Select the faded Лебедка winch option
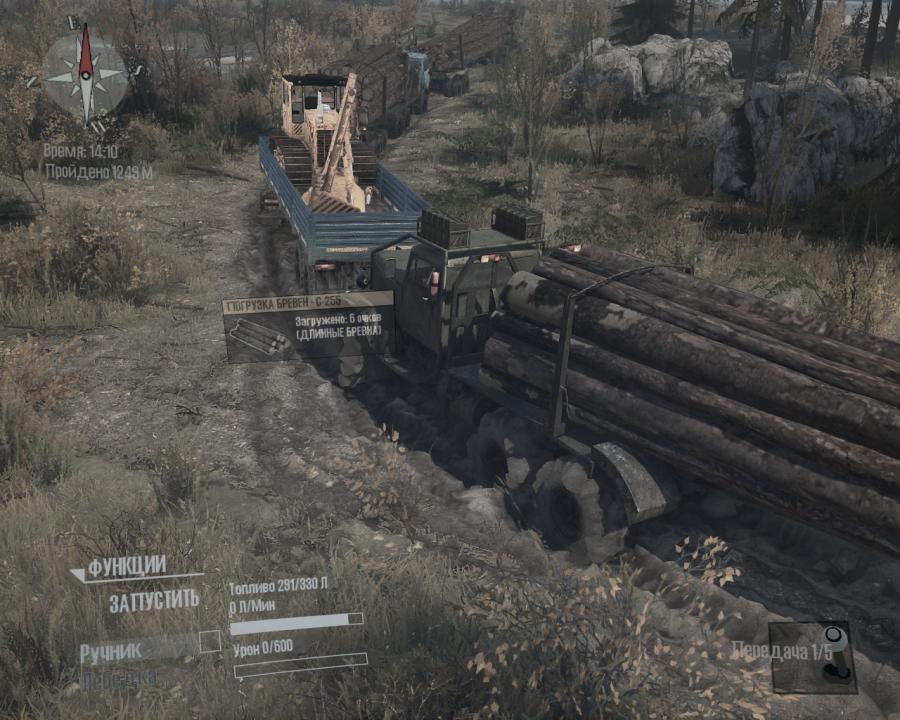The height and width of the screenshot is (720, 900). [119, 677]
